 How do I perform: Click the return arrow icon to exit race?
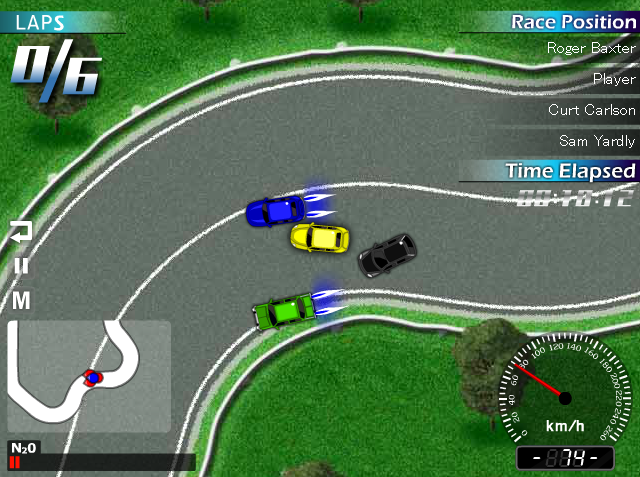21,232
